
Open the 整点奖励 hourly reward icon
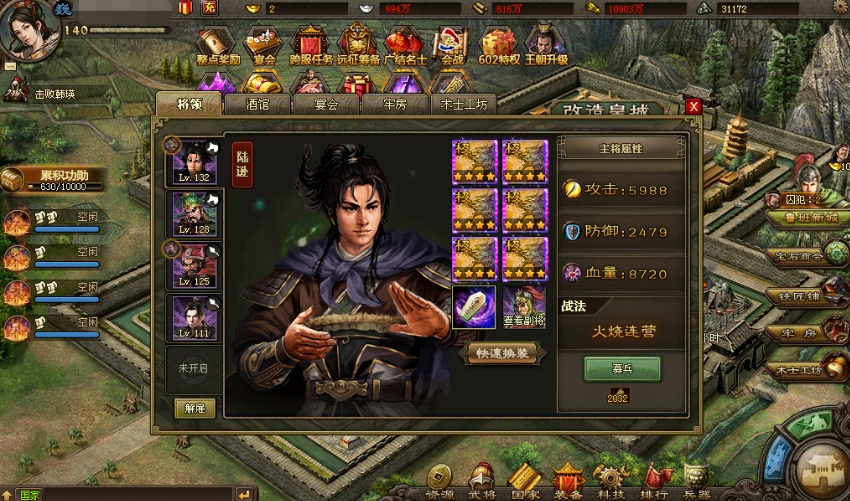(216, 46)
